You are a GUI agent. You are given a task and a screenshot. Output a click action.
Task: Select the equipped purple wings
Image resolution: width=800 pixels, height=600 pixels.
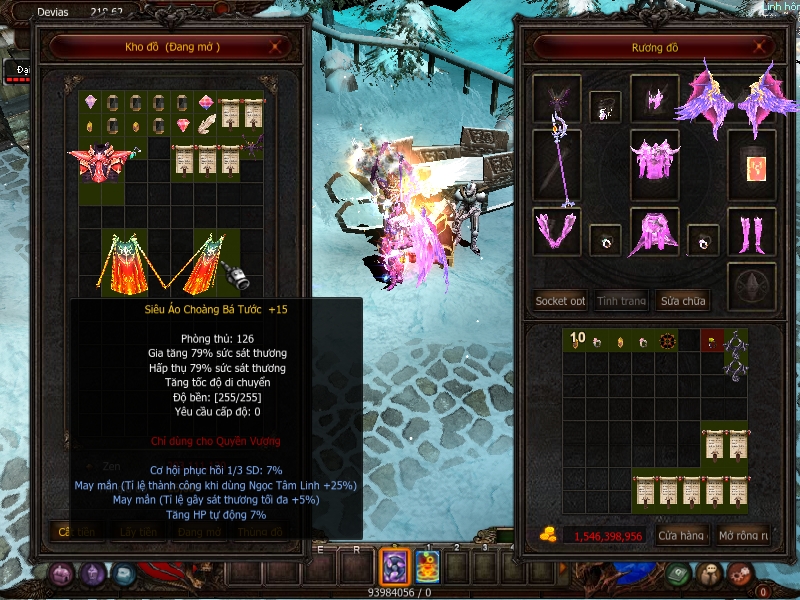727,100
